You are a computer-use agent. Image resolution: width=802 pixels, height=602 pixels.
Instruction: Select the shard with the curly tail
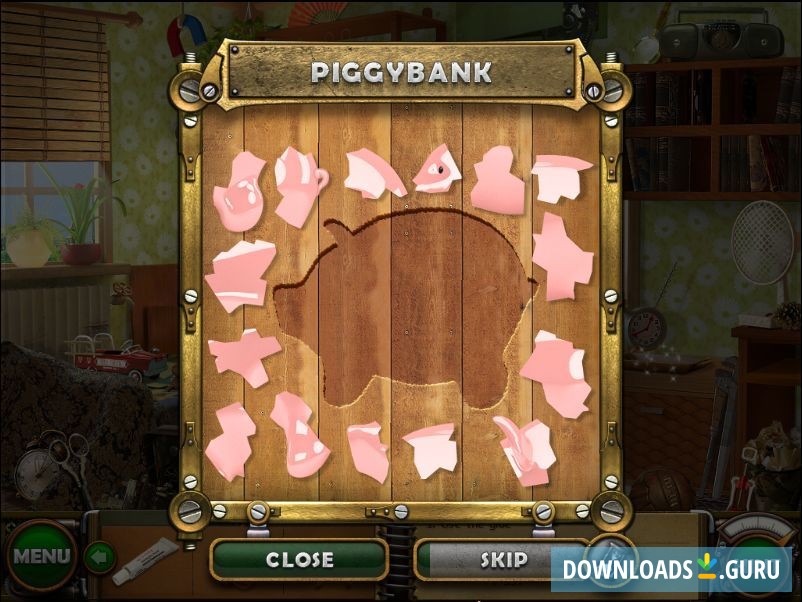(523, 447)
